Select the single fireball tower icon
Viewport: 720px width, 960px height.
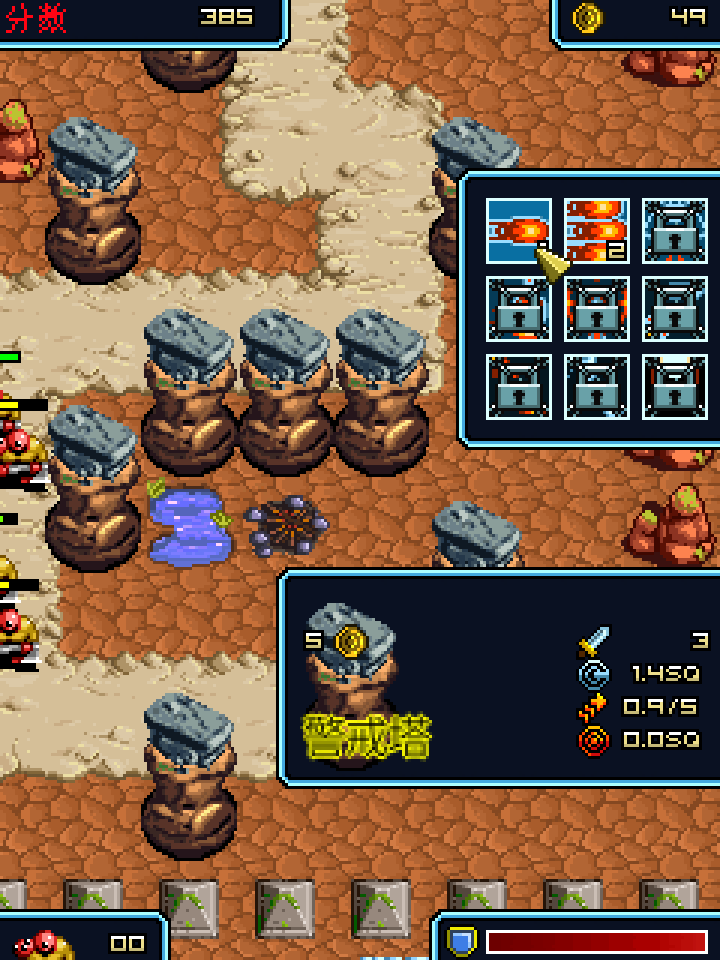[517, 230]
